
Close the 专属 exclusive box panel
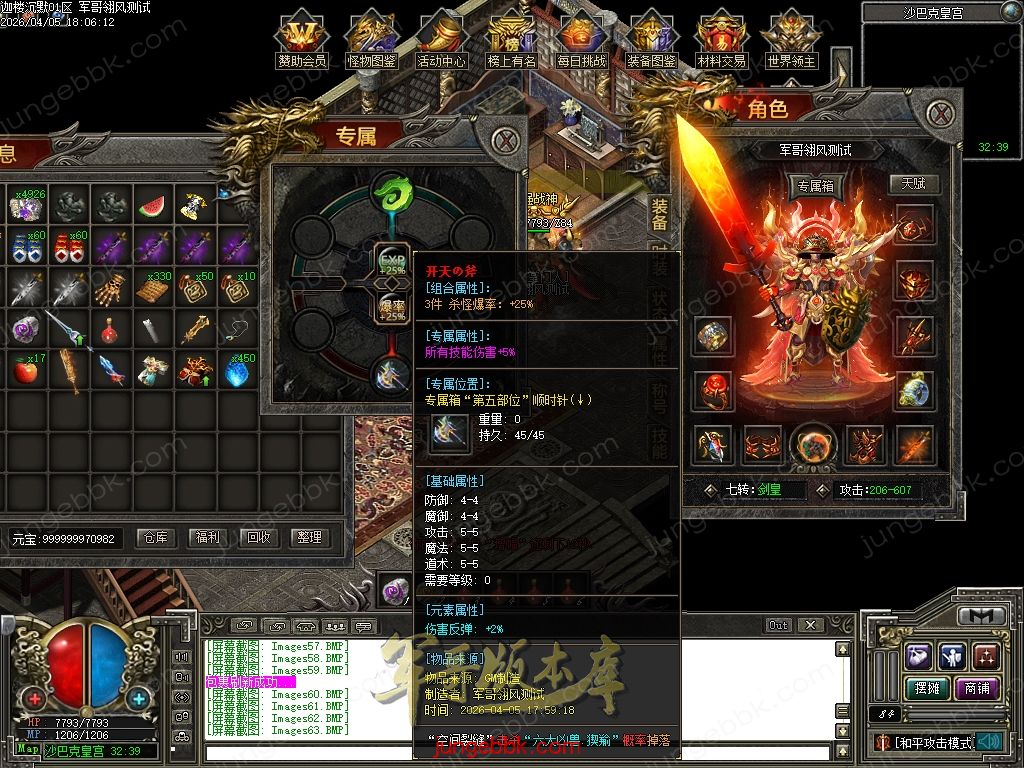507,140
